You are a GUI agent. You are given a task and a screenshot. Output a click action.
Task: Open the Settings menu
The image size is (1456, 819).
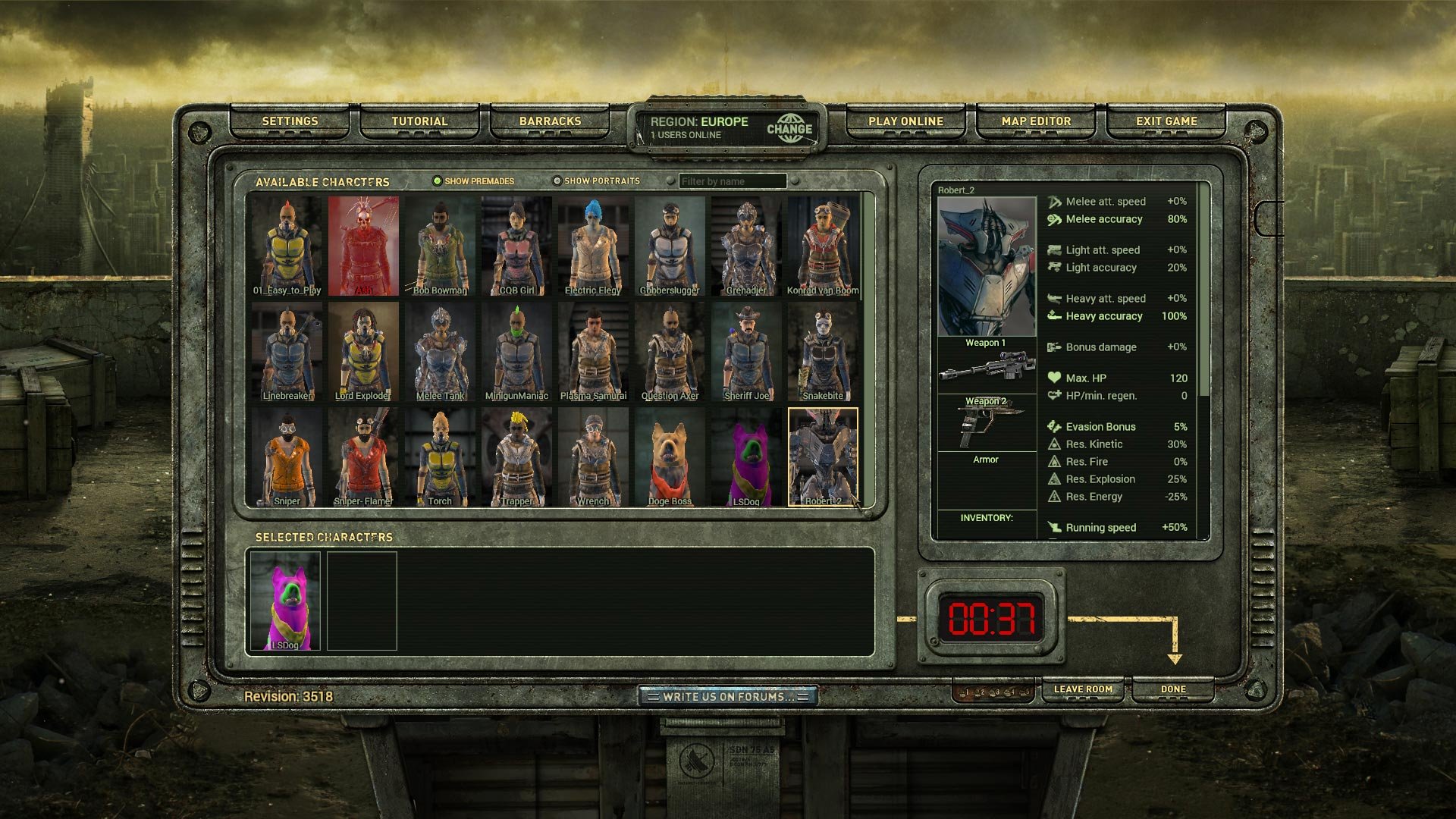click(290, 121)
